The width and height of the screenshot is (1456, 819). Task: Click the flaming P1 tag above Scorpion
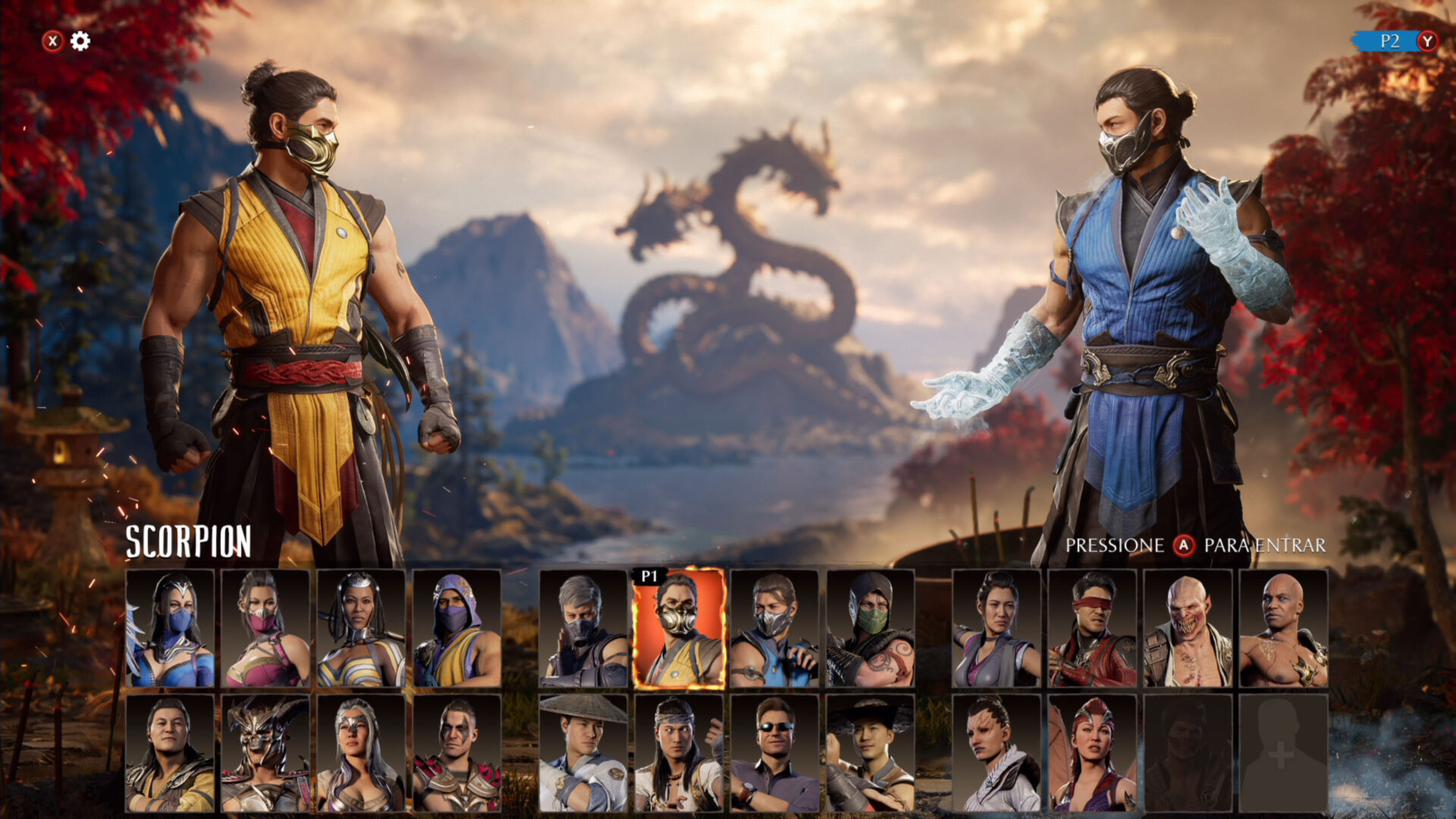[x=651, y=576]
